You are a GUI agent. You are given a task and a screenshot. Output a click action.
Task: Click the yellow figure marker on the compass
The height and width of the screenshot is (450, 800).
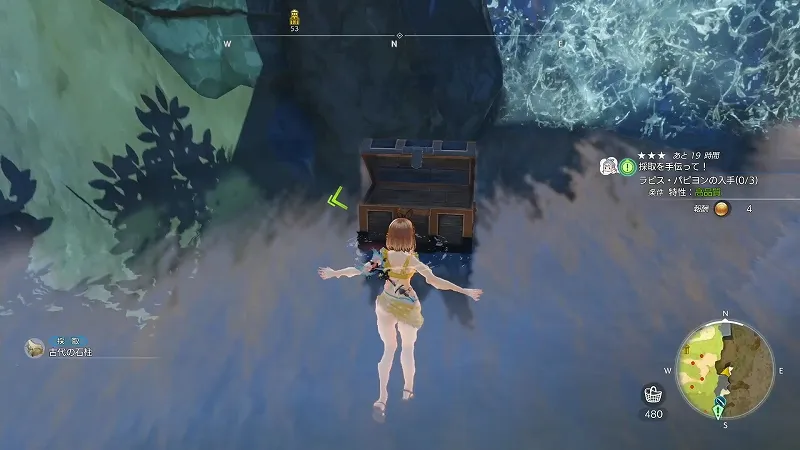point(294,17)
